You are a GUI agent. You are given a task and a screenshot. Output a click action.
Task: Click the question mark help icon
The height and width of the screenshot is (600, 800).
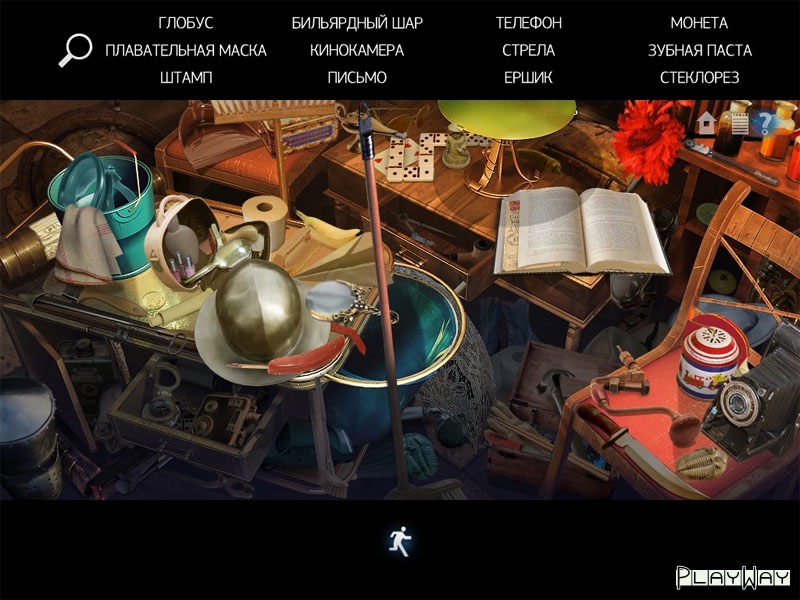[x=767, y=123]
